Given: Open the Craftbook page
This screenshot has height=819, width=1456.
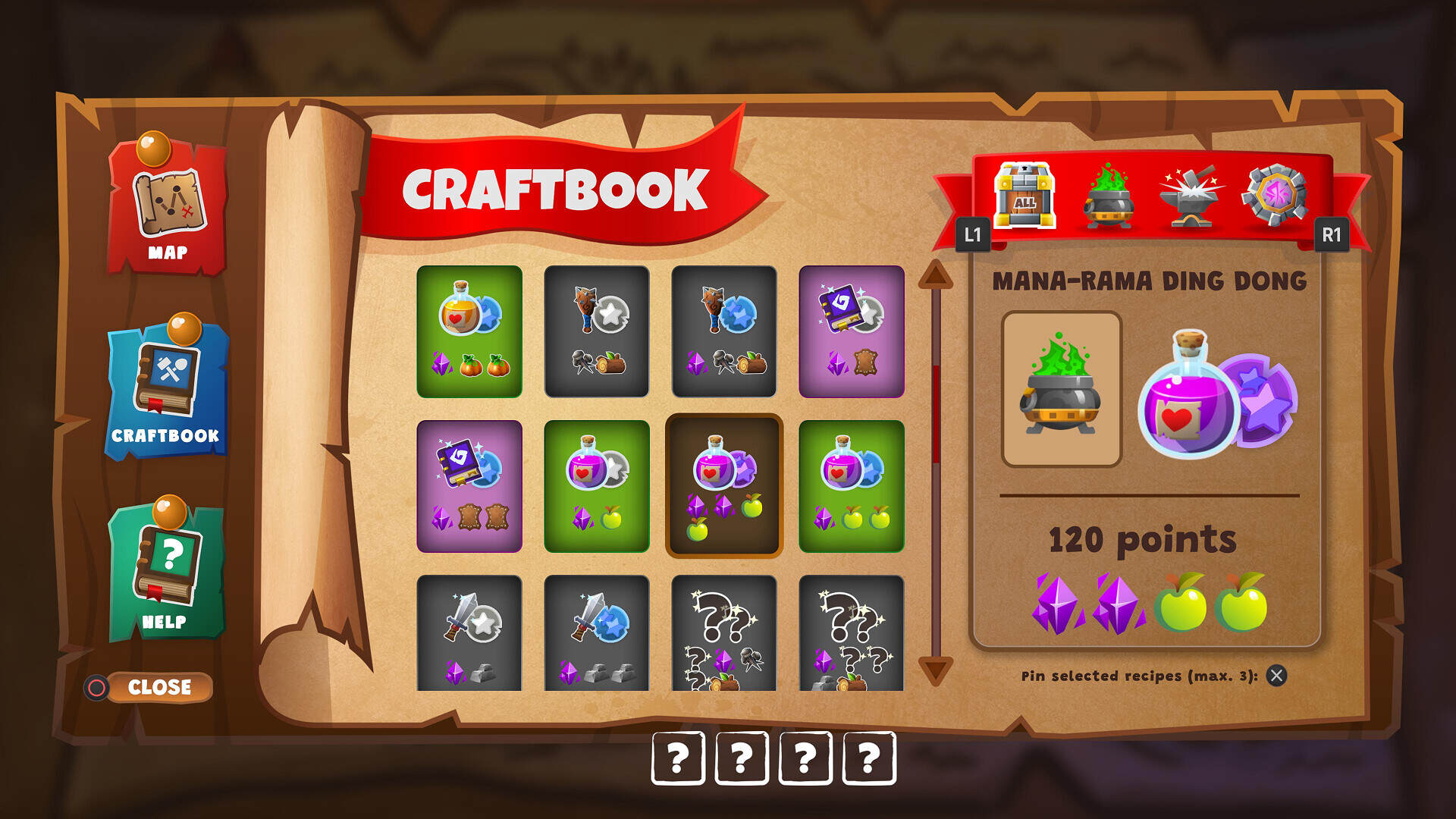Looking at the screenshot, I should point(166,390).
